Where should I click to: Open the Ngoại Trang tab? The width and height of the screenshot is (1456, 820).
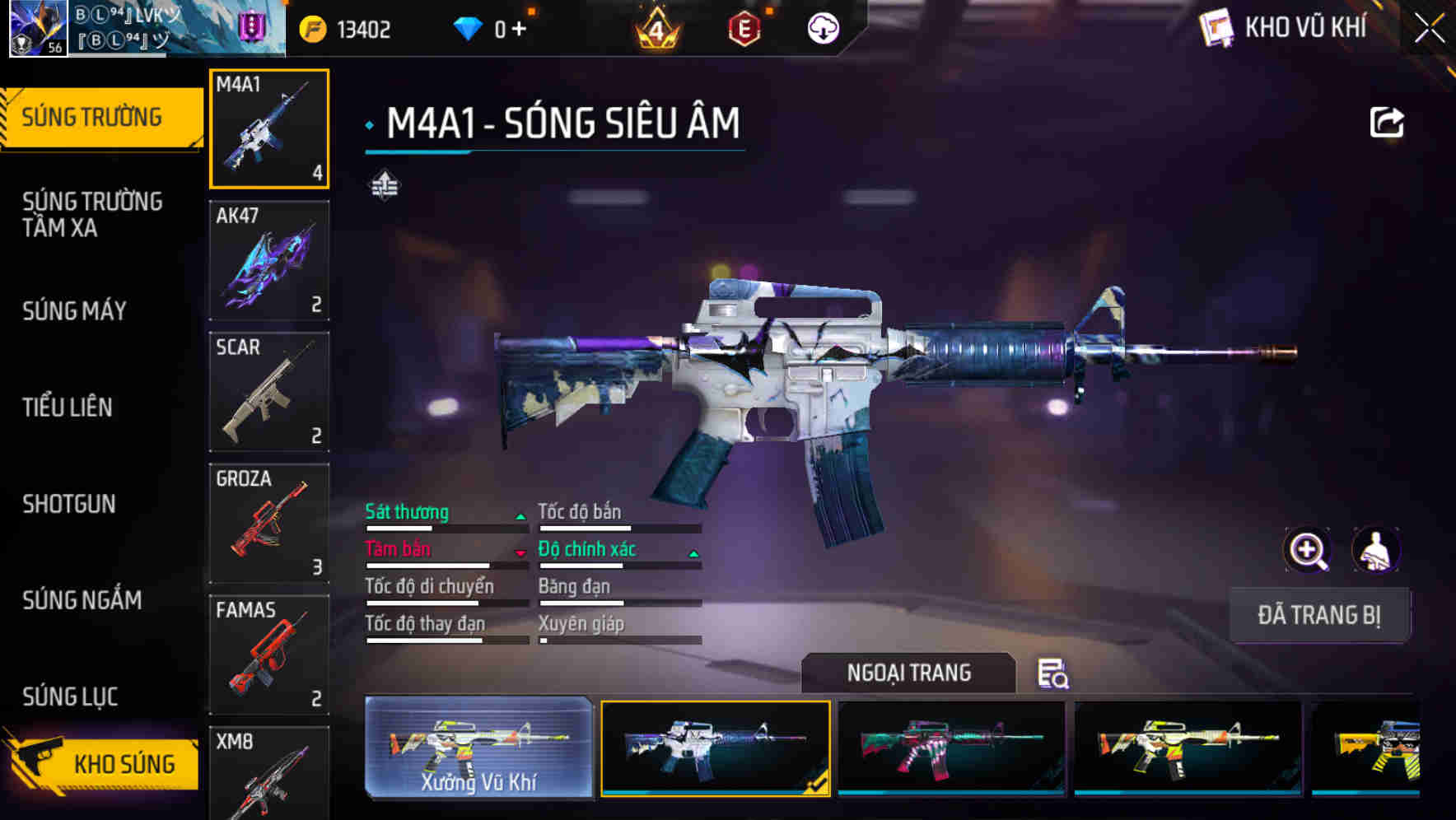pos(908,673)
